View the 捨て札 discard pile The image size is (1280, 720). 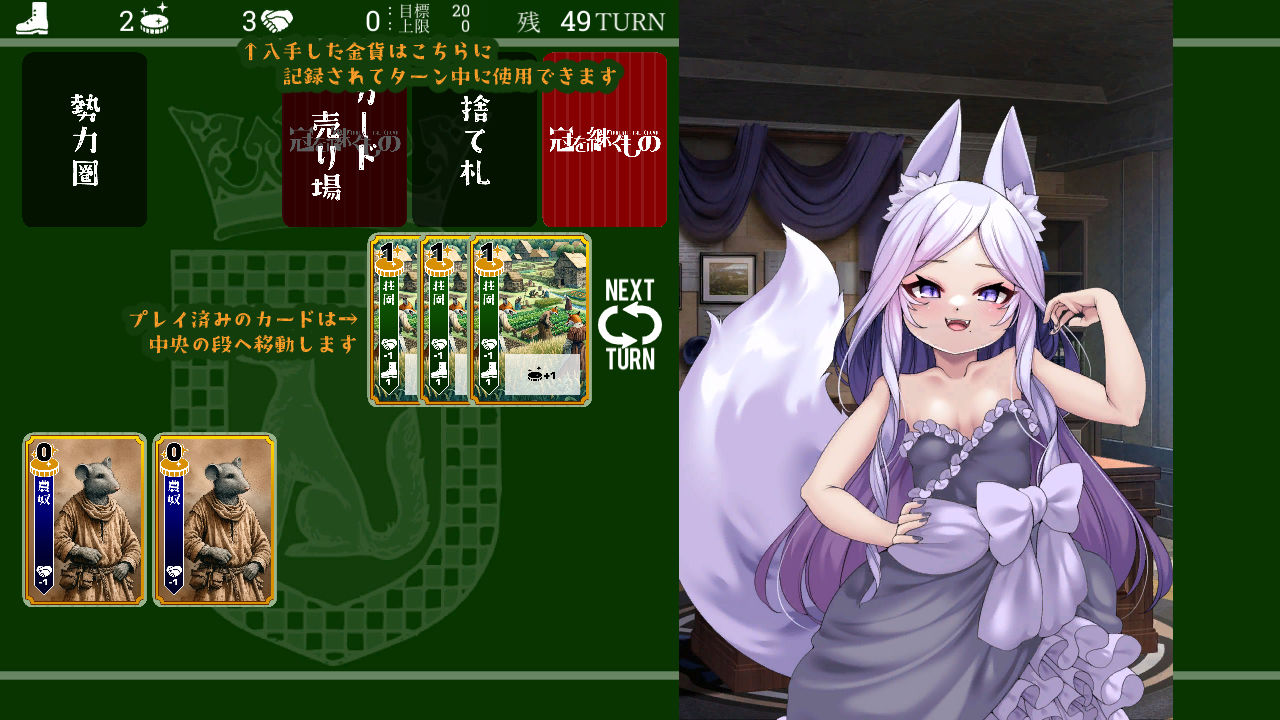click(475, 155)
